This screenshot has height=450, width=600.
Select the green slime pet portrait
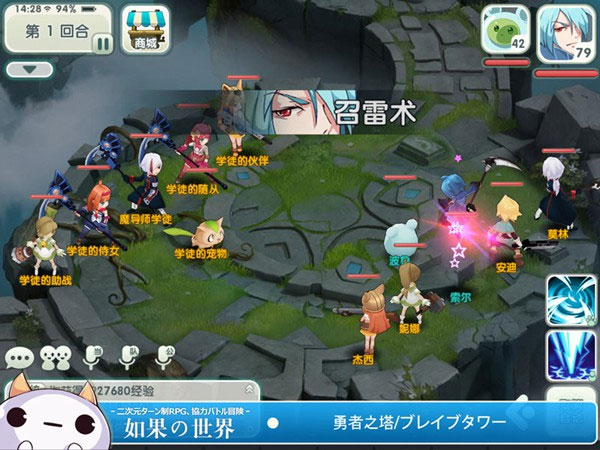[x=504, y=28]
